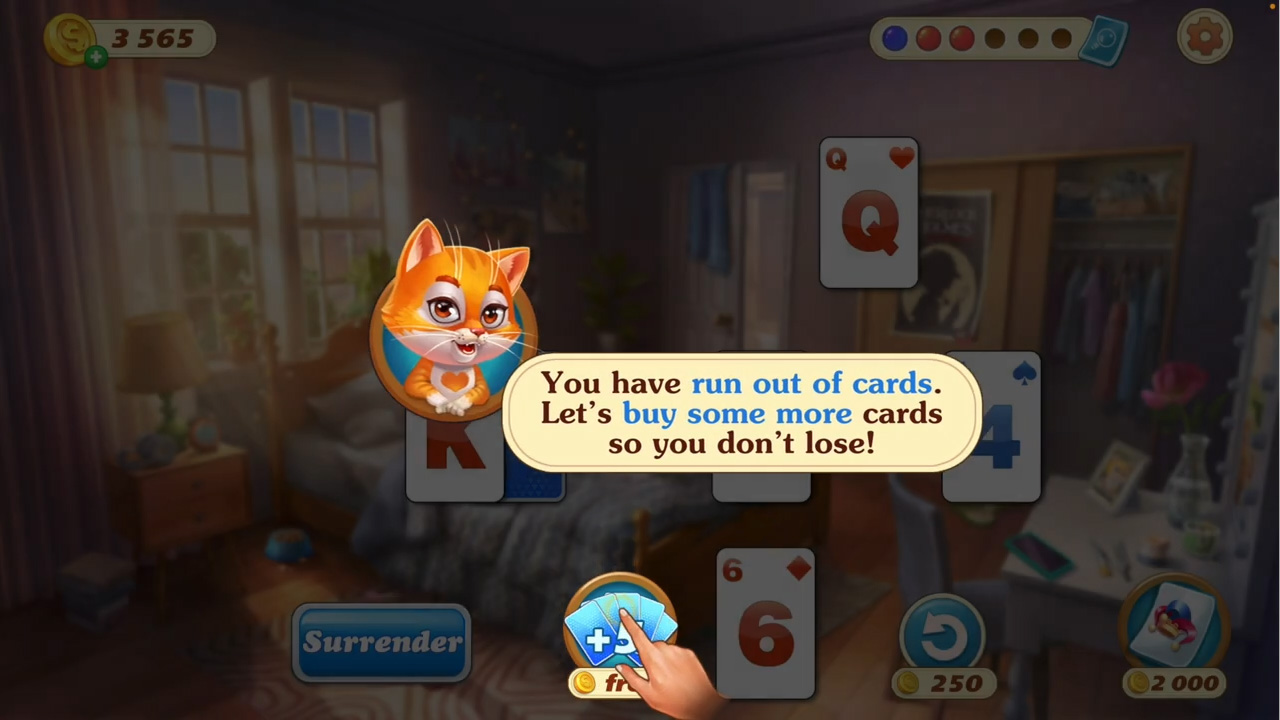Click the blue magnifier card icon
The image size is (1280, 720).
click(x=1103, y=40)
